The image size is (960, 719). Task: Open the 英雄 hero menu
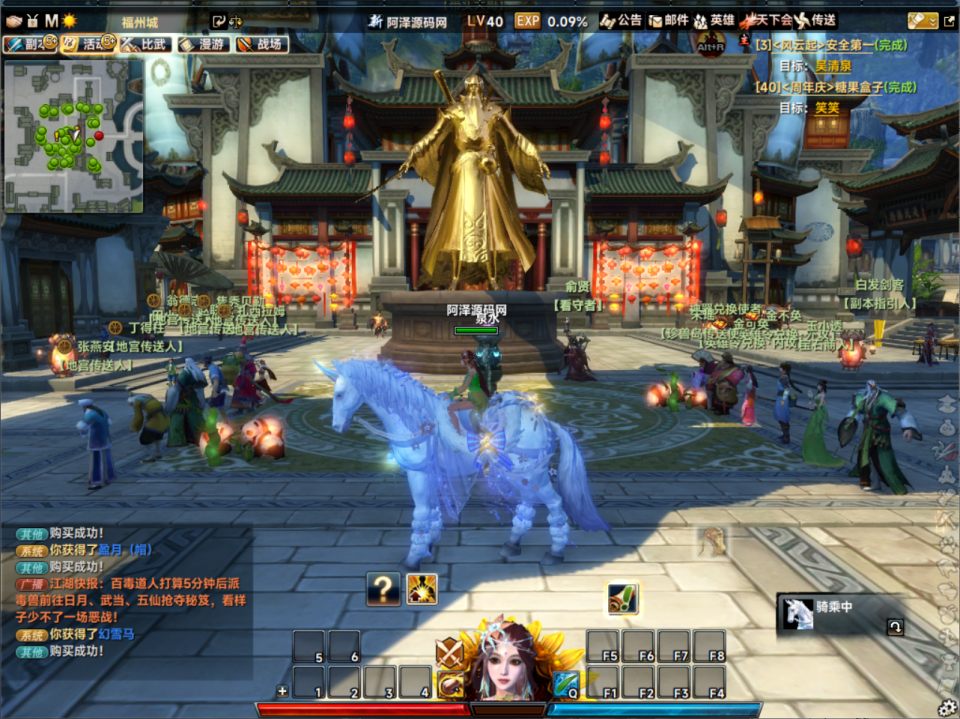(714, 20)
